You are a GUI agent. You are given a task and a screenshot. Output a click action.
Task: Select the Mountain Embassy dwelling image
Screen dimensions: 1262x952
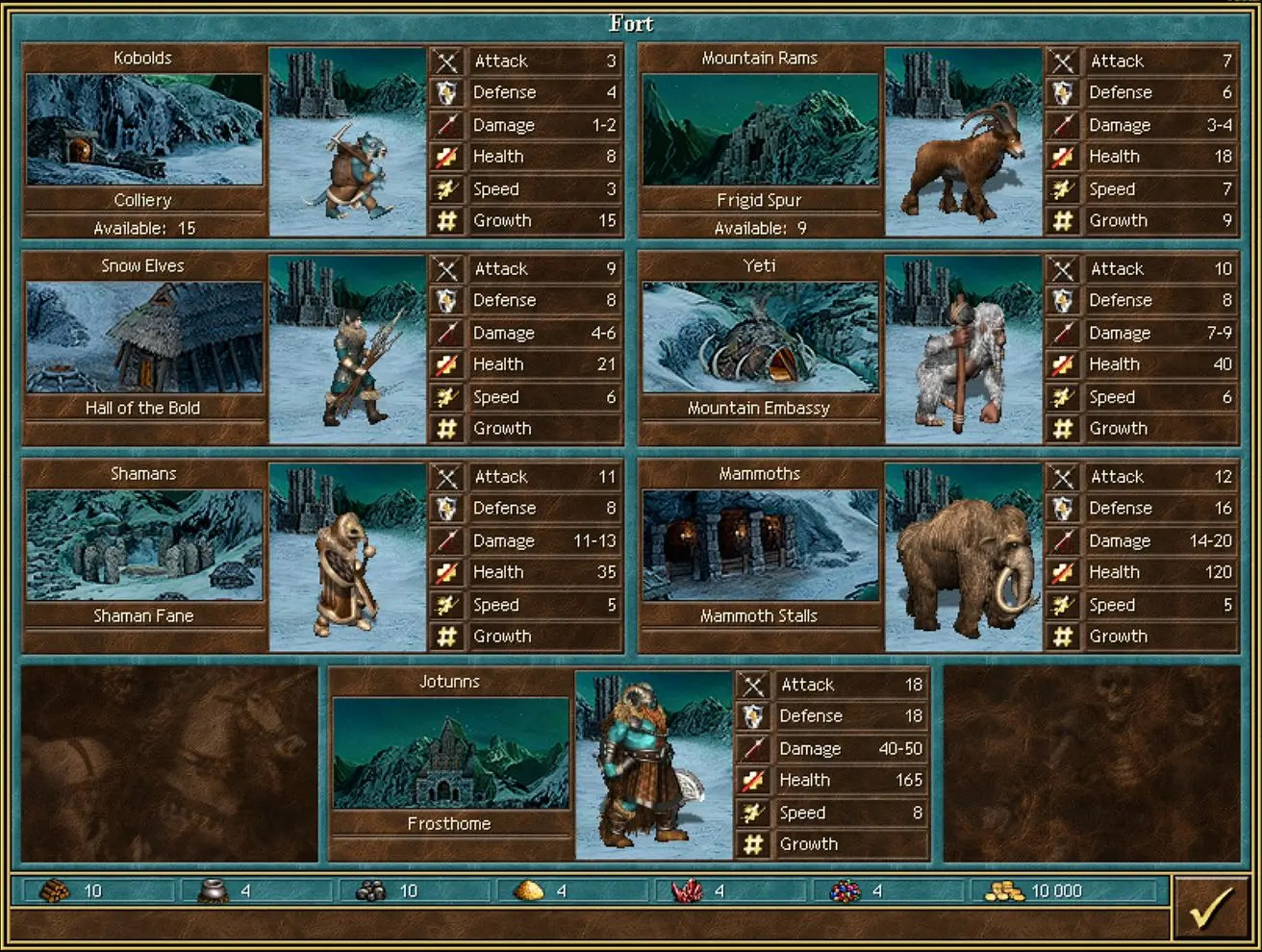[x=760, y=338]
